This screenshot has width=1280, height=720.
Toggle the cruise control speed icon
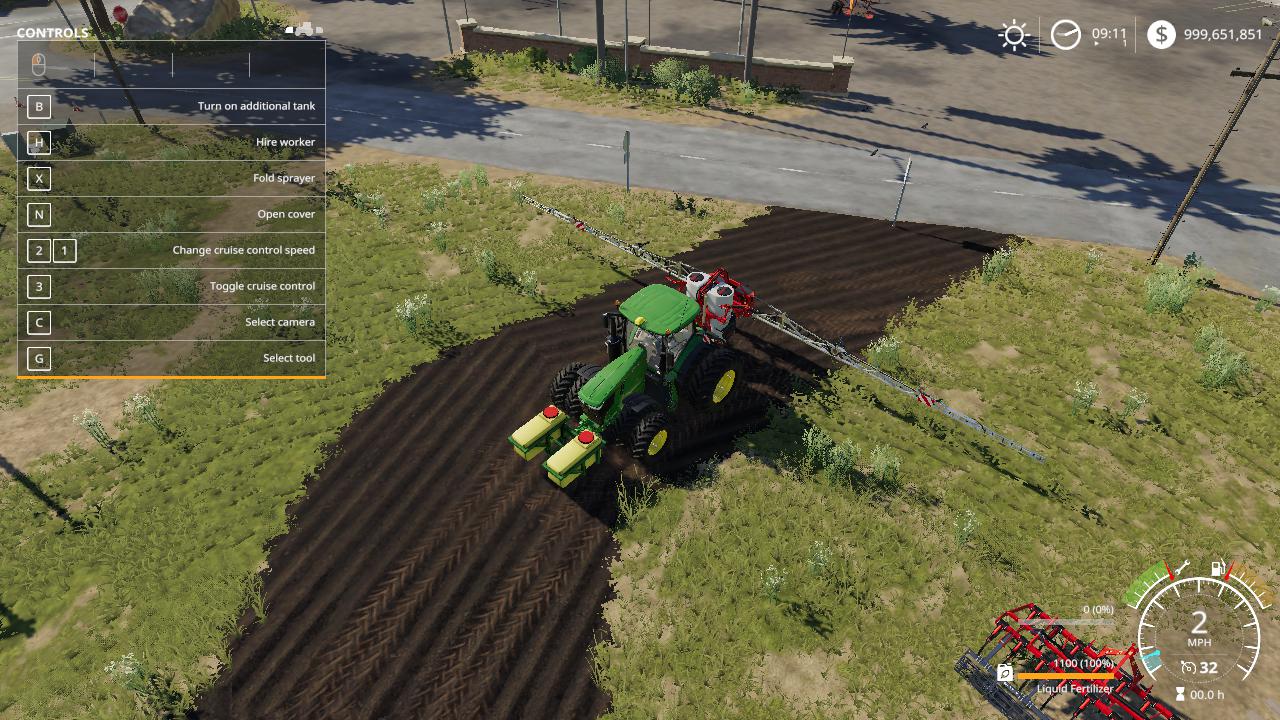tap(1188, 668)
